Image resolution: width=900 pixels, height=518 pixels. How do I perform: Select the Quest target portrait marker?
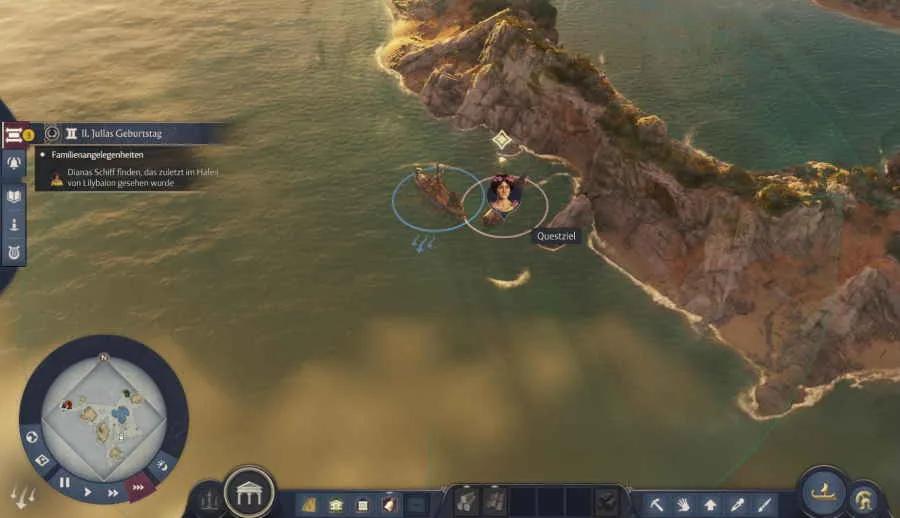click(504, 193)
